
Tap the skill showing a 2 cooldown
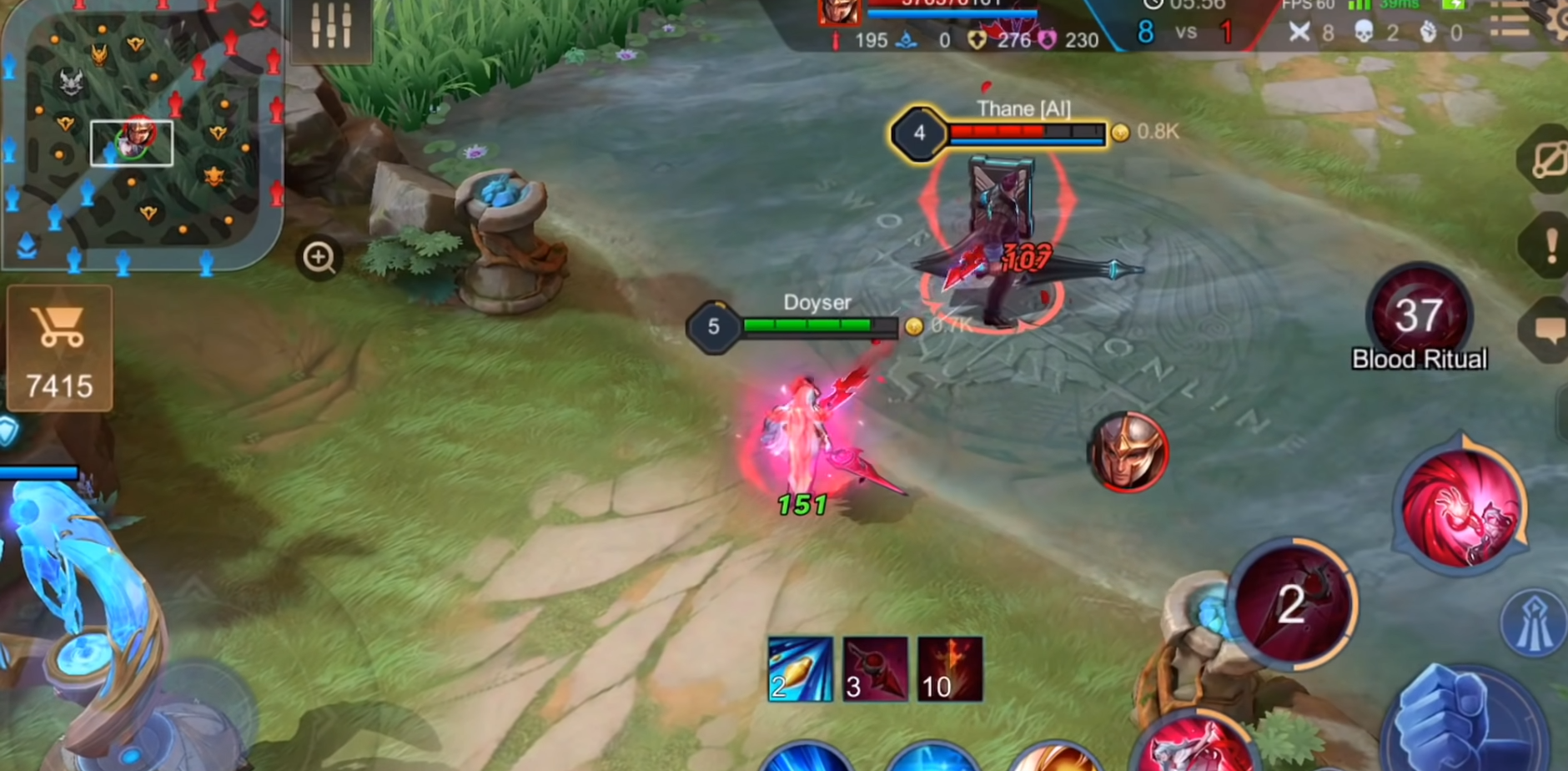(1292, 603)
